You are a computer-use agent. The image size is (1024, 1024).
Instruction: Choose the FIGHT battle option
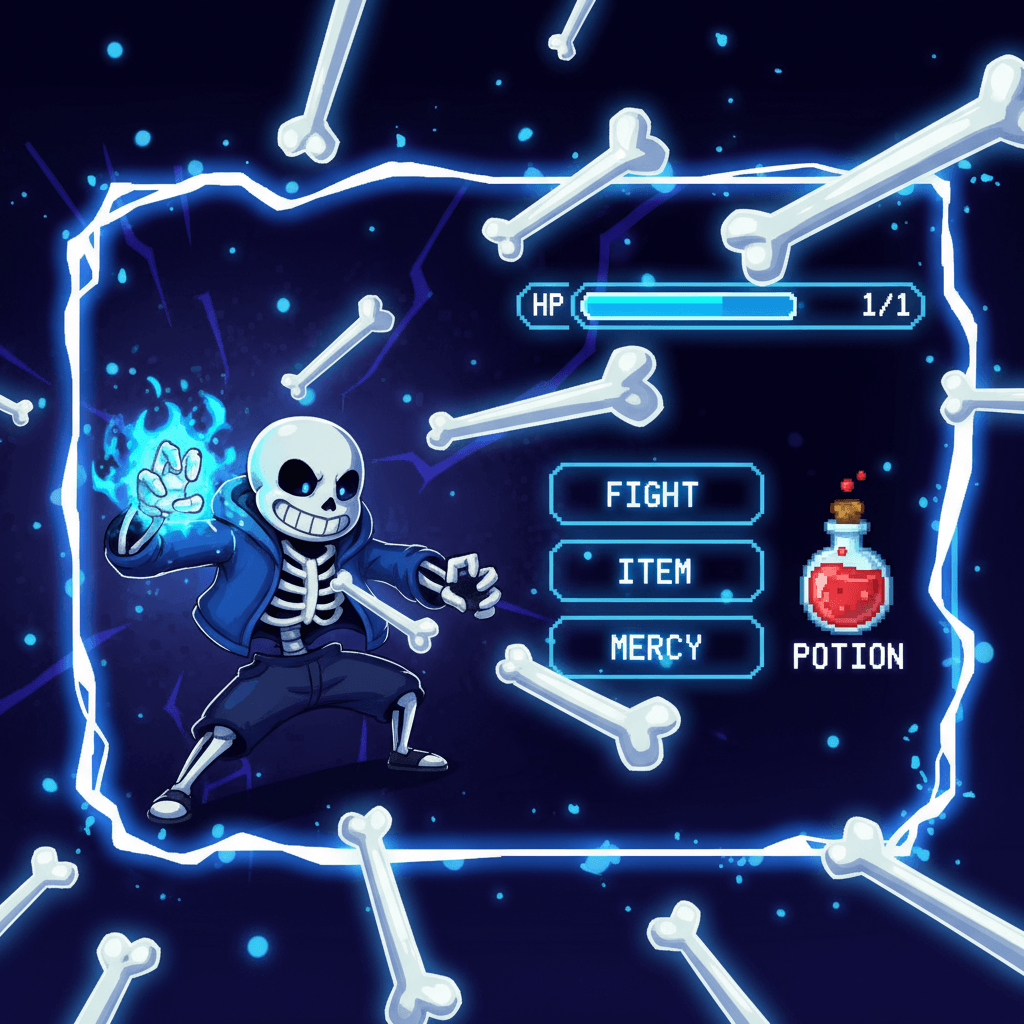coord(656,494)
